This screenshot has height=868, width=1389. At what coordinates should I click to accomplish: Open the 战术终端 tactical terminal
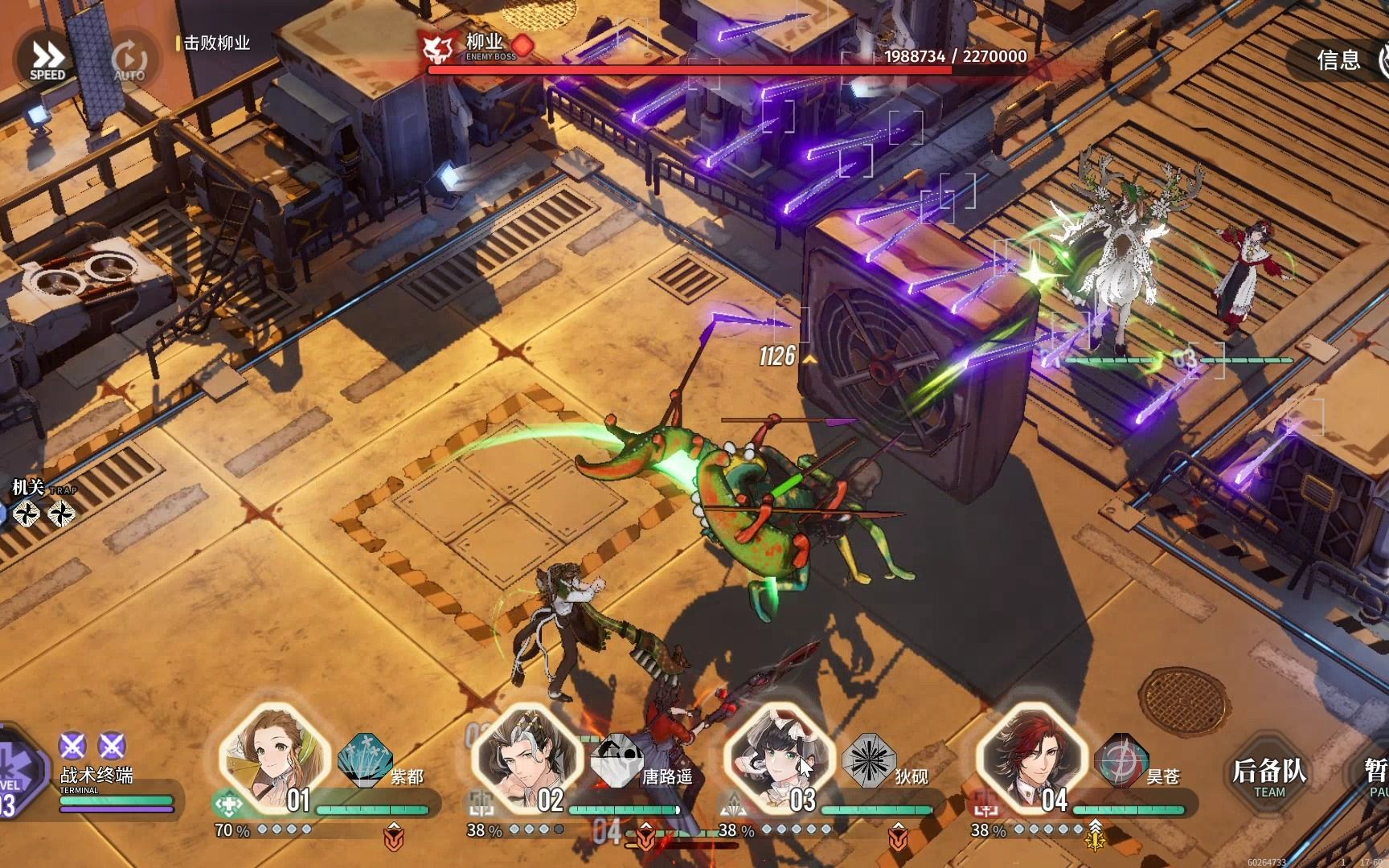point(96,776)
